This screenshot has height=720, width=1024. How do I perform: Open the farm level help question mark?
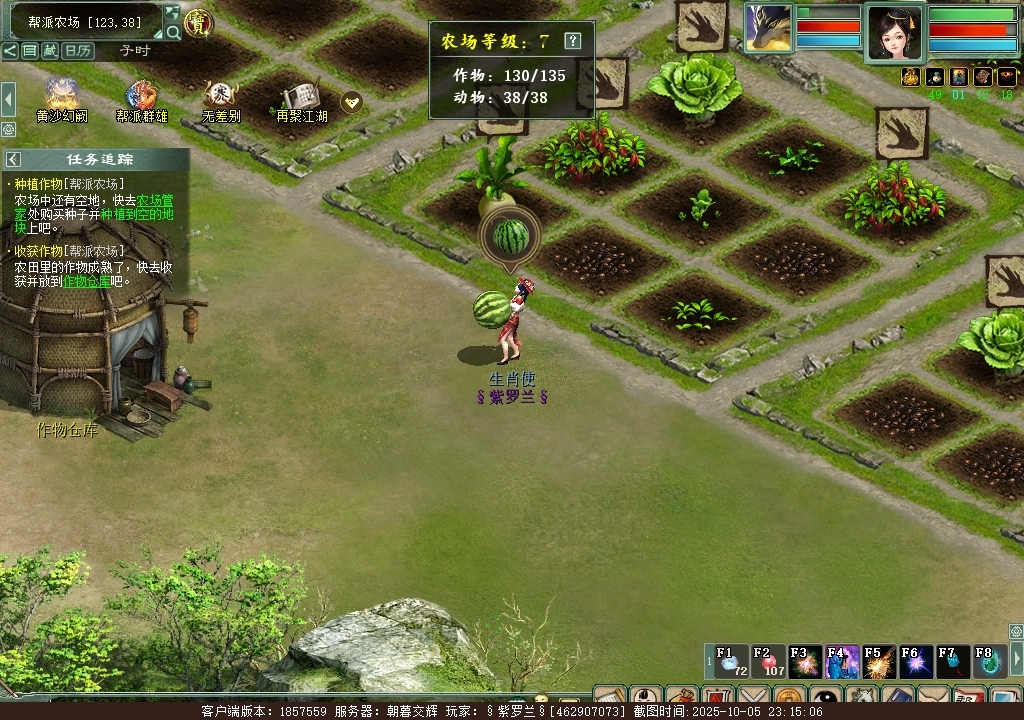click(x=572, y=41)
